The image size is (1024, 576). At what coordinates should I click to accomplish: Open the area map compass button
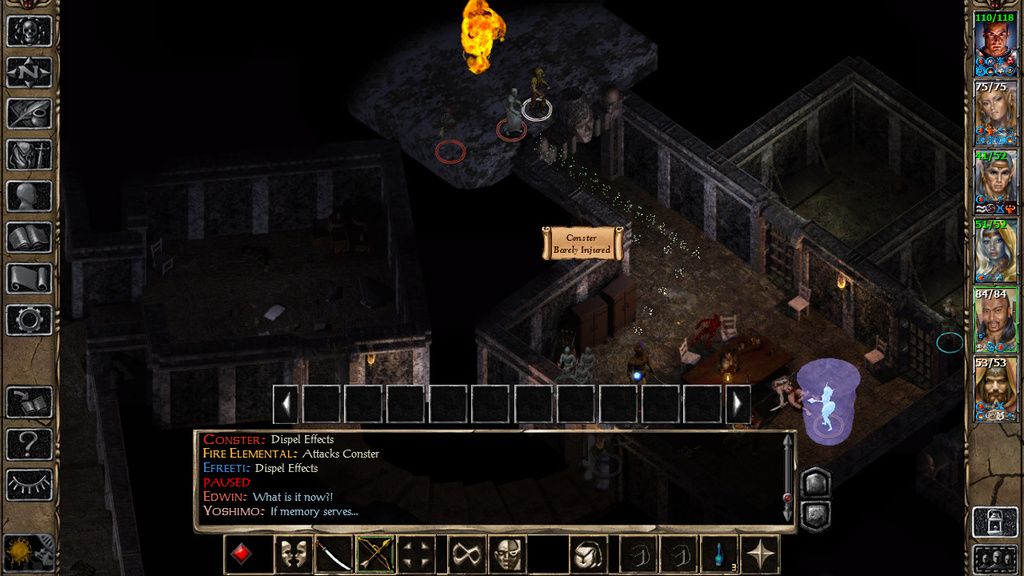[x=29, y=72]
